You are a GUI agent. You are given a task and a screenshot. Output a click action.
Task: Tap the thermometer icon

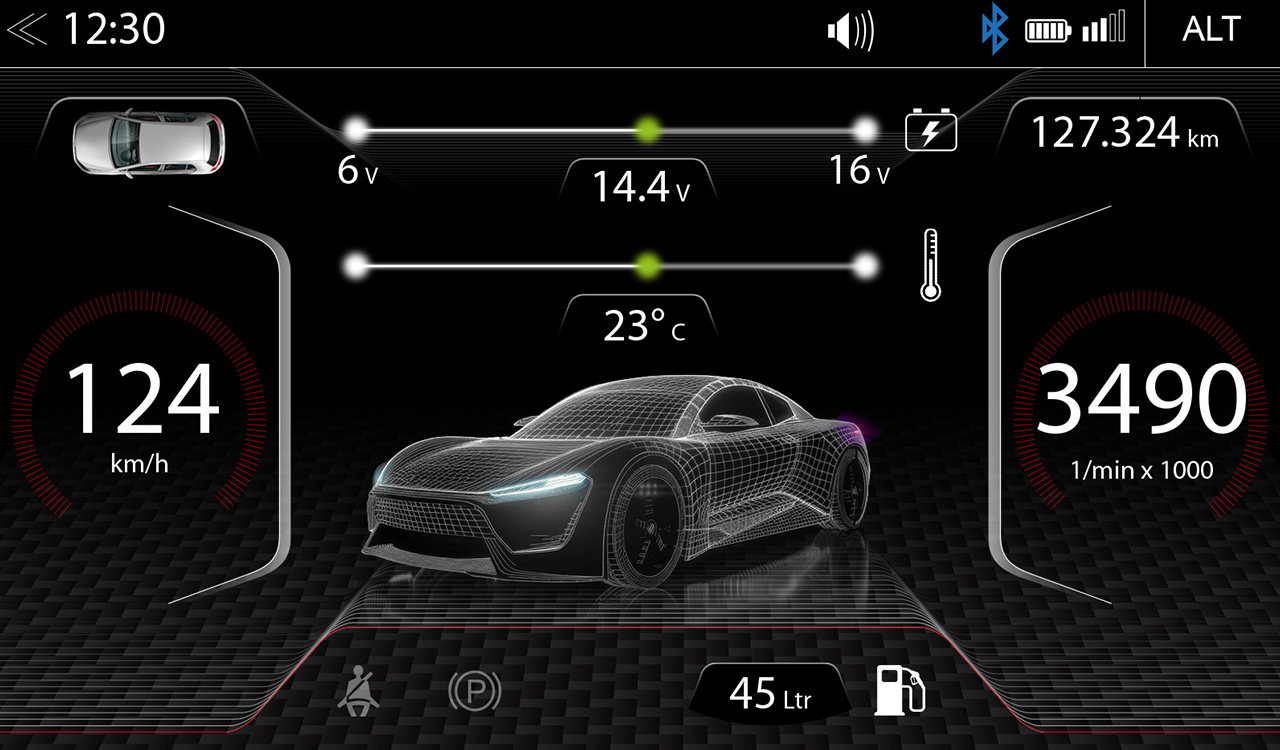click(x=931, y=265)
